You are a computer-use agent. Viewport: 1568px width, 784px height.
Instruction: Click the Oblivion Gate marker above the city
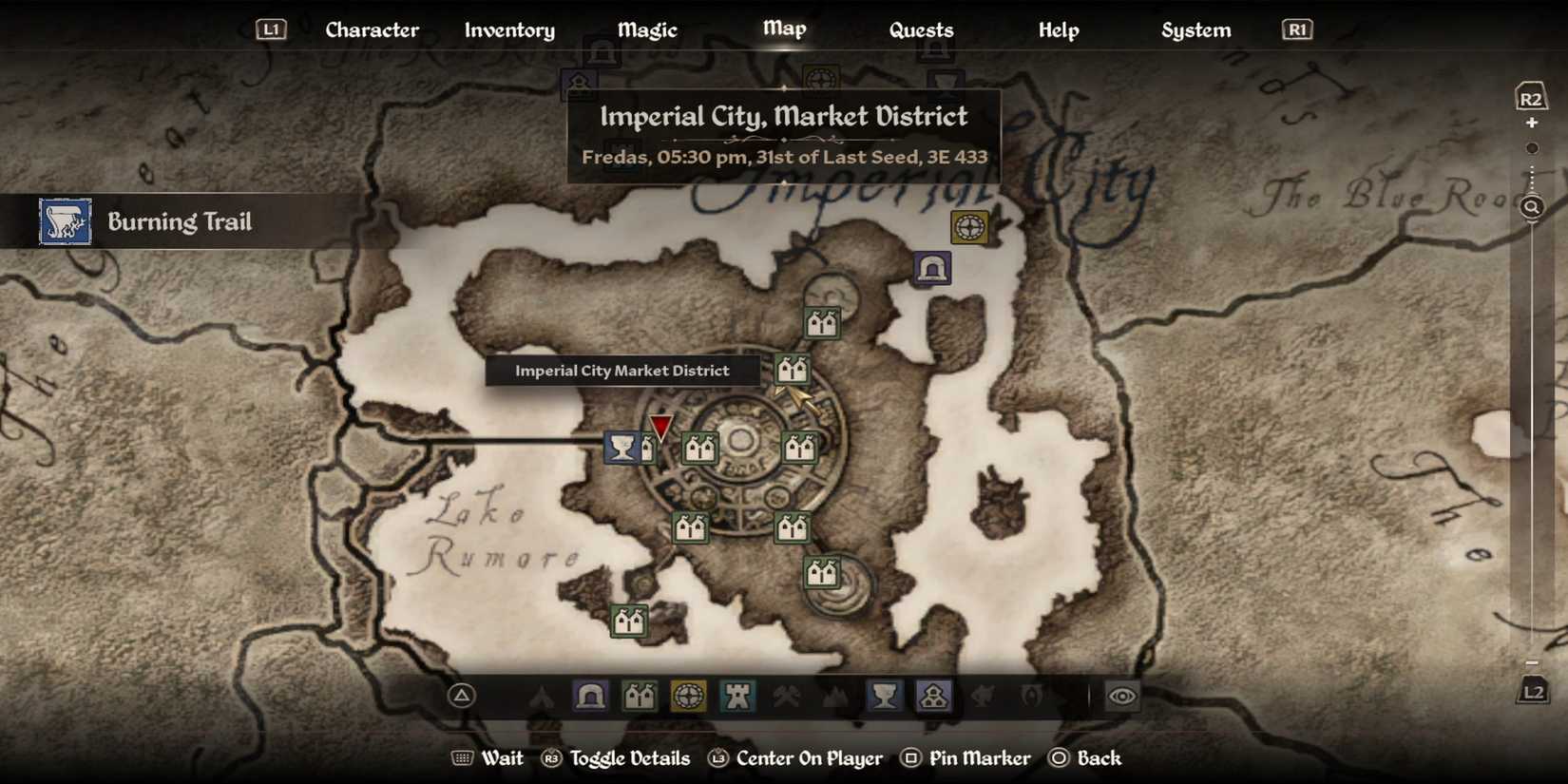tap(968, 227)
